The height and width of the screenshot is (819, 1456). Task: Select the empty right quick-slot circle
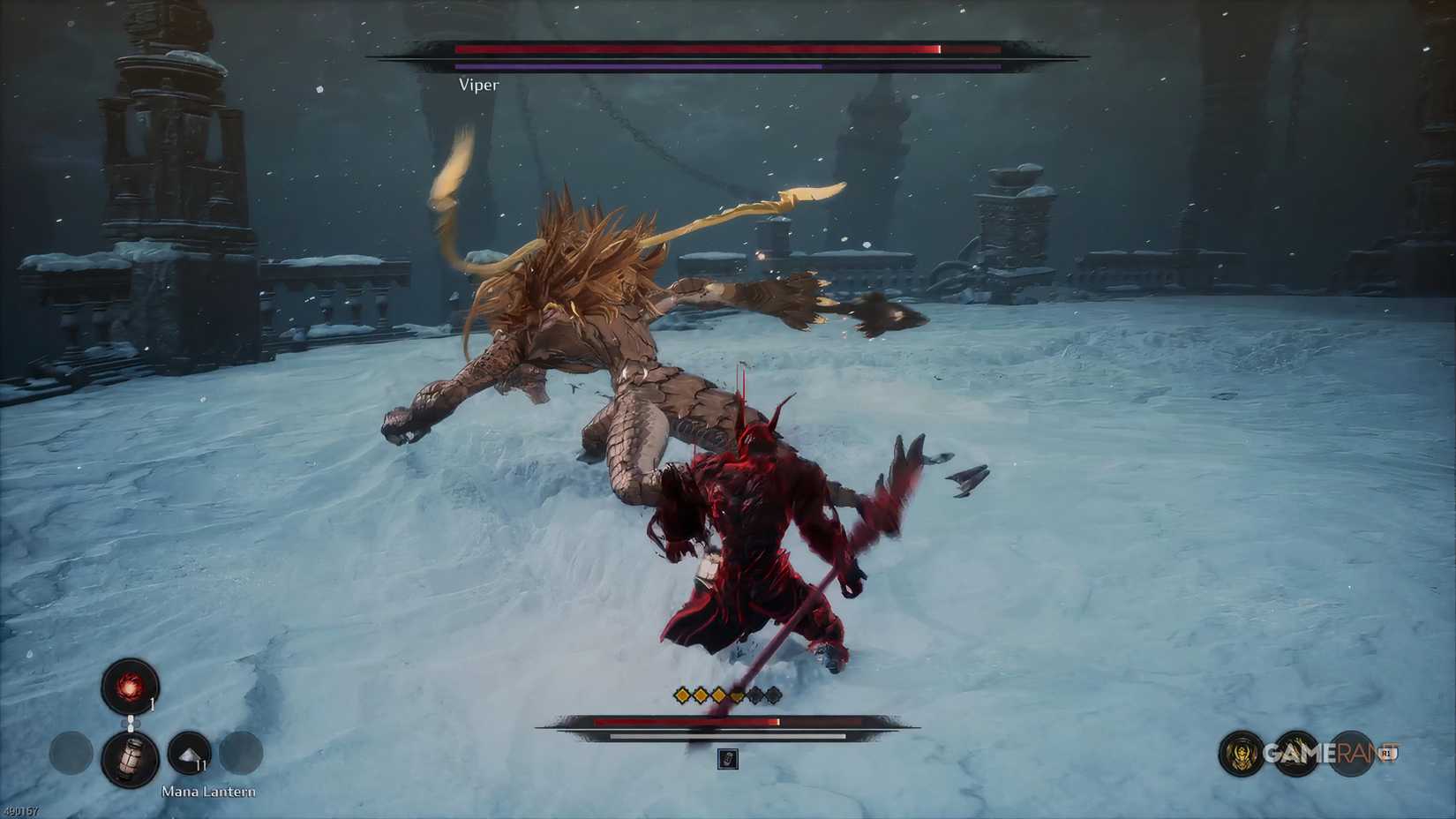click(242, 755)
